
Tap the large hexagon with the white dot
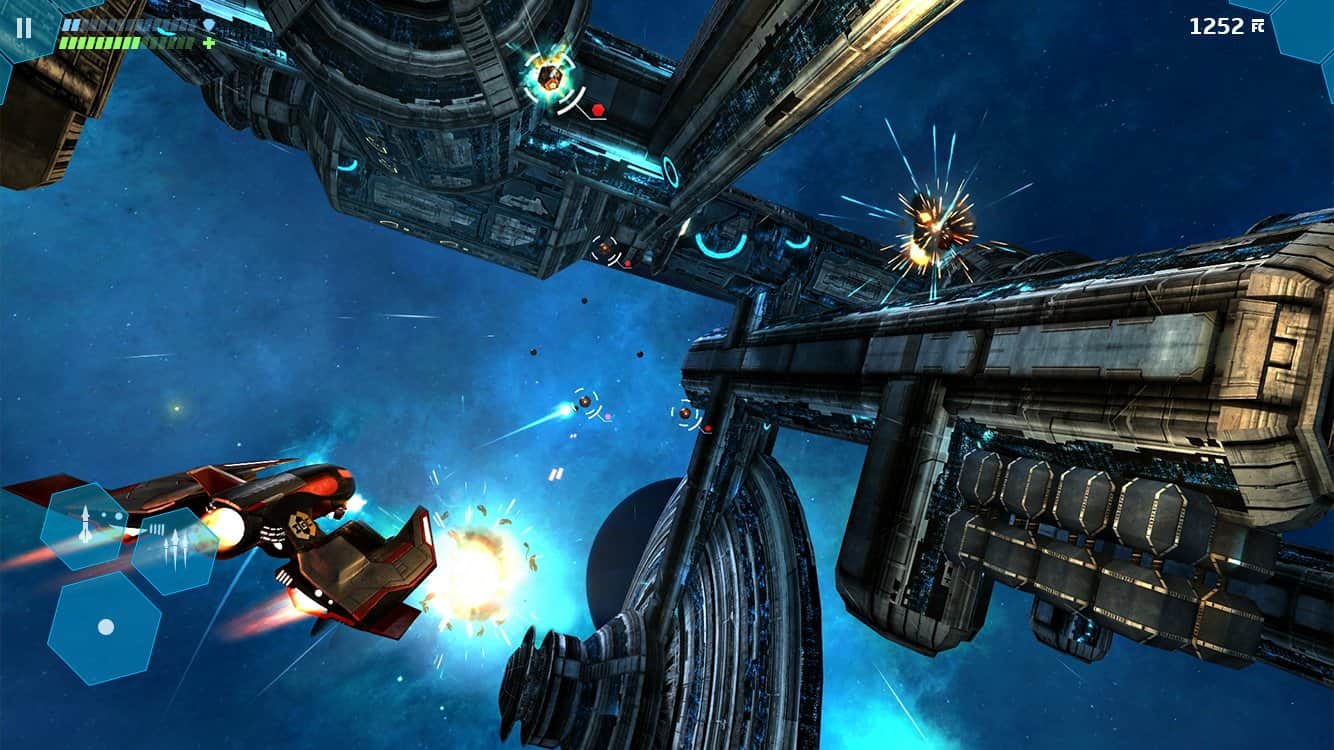(105, 627)
